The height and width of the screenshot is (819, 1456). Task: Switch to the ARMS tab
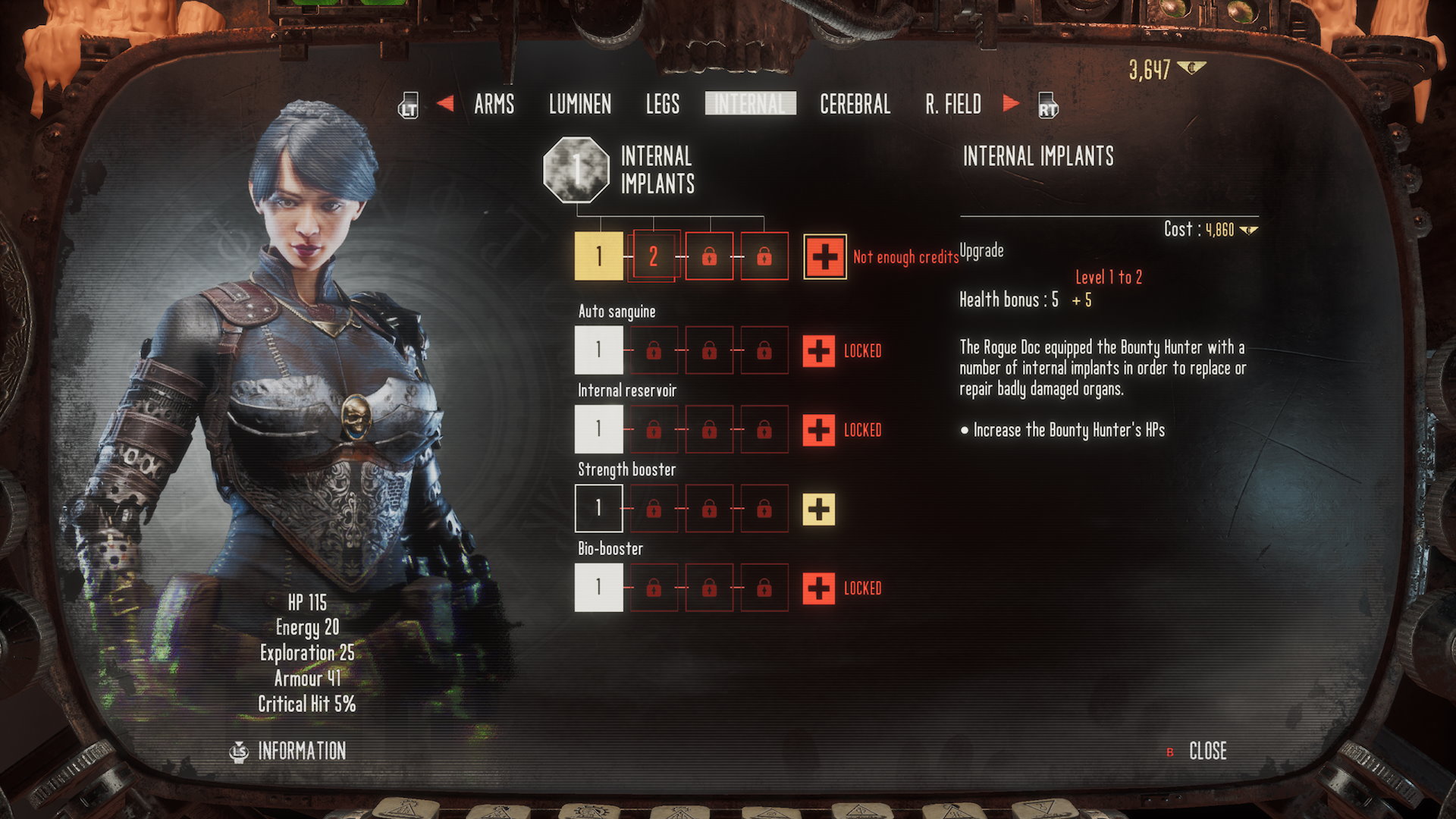click(494, 104)
